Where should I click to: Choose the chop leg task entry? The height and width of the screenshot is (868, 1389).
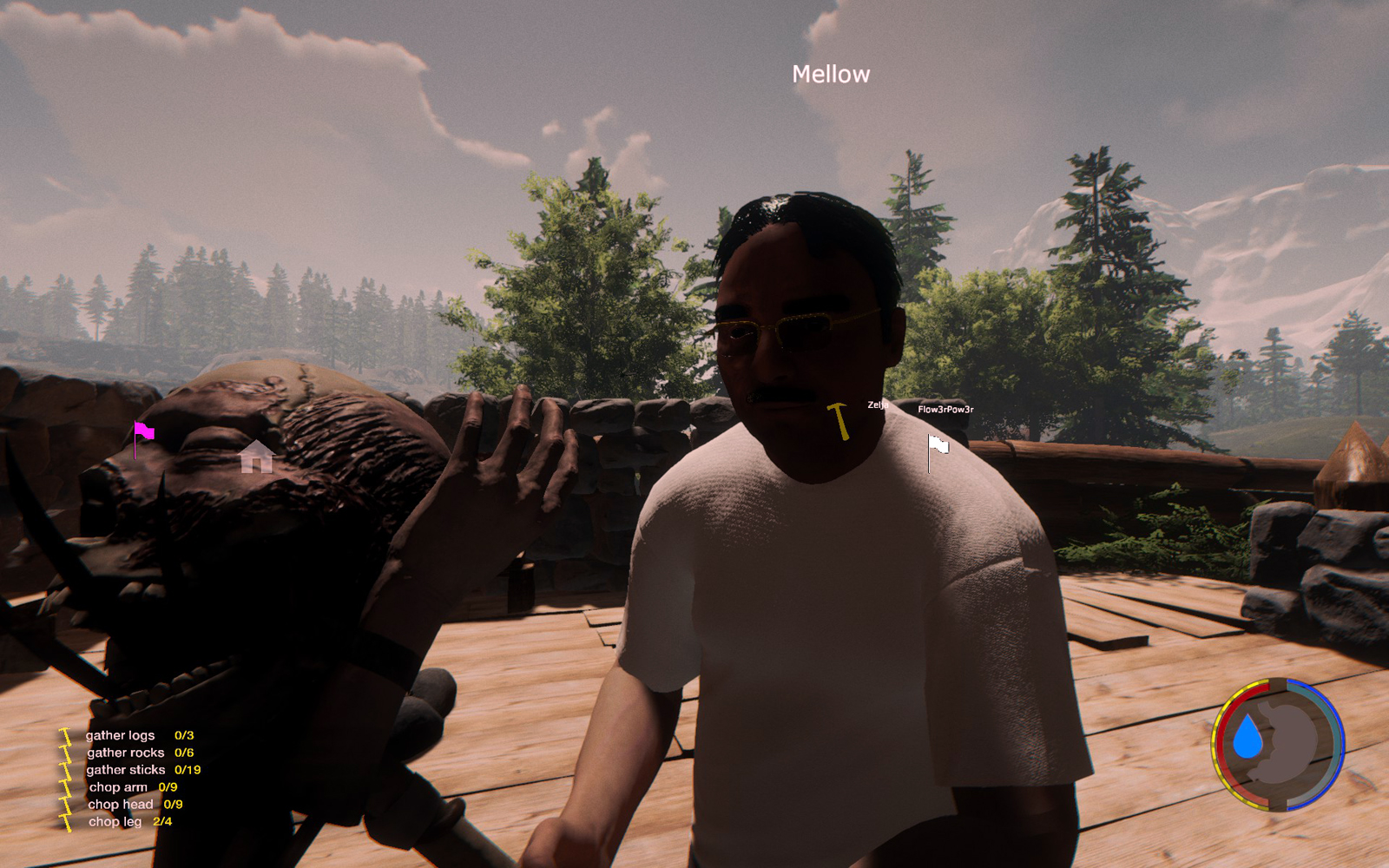click(x=115, y=822)
